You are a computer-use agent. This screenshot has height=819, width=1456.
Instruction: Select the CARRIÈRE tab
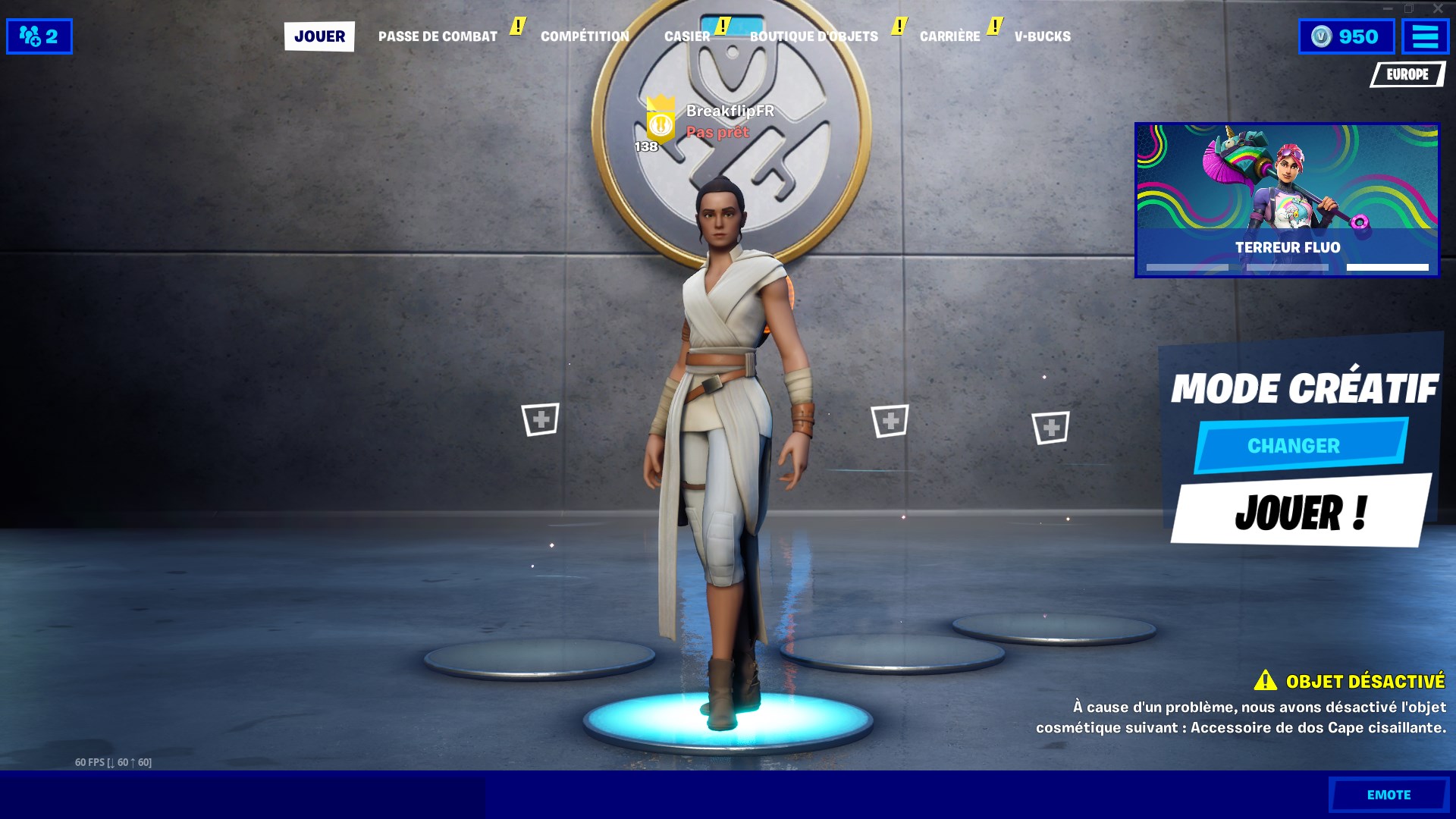tap(949, 36)
